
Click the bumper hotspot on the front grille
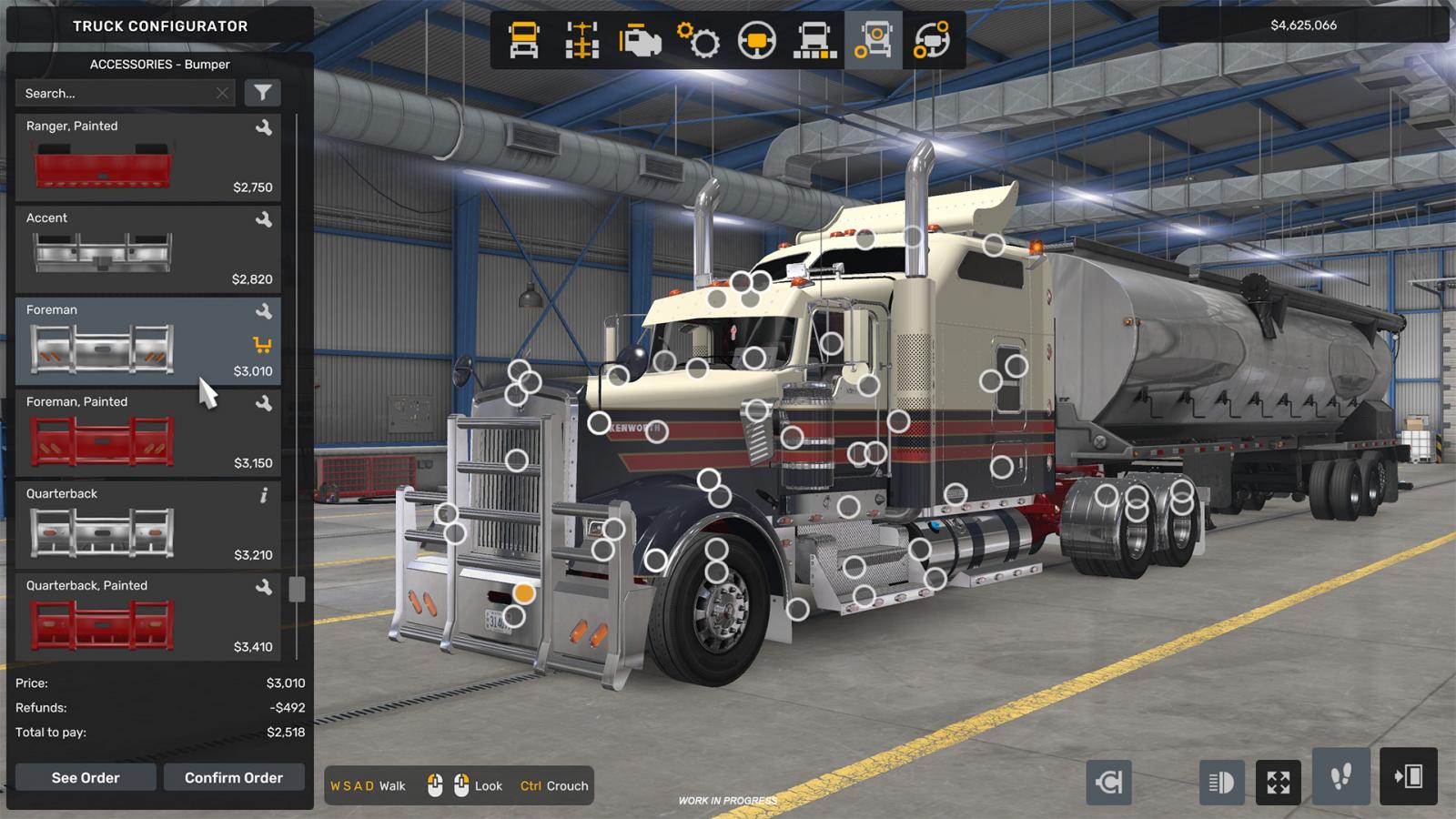coord(523,591)
